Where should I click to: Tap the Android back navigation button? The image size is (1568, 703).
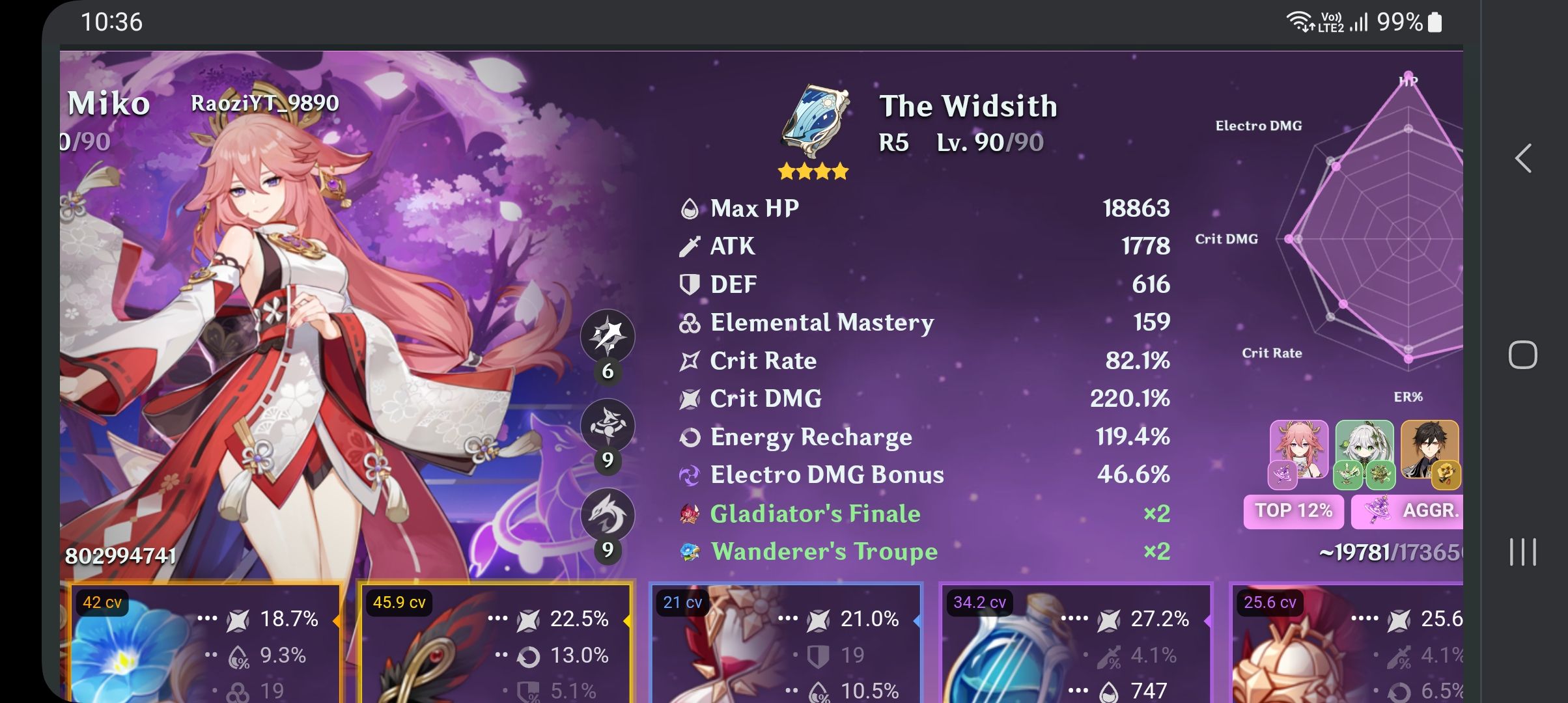click(1523, 158)
